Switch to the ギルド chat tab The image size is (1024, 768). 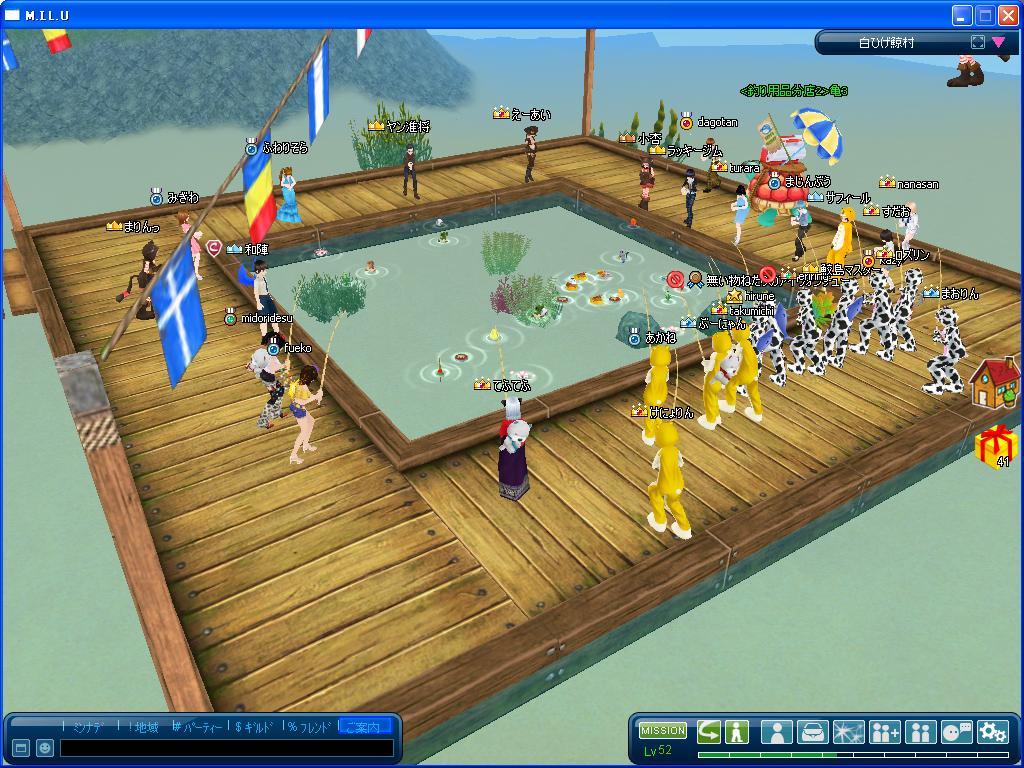[255, 727]
